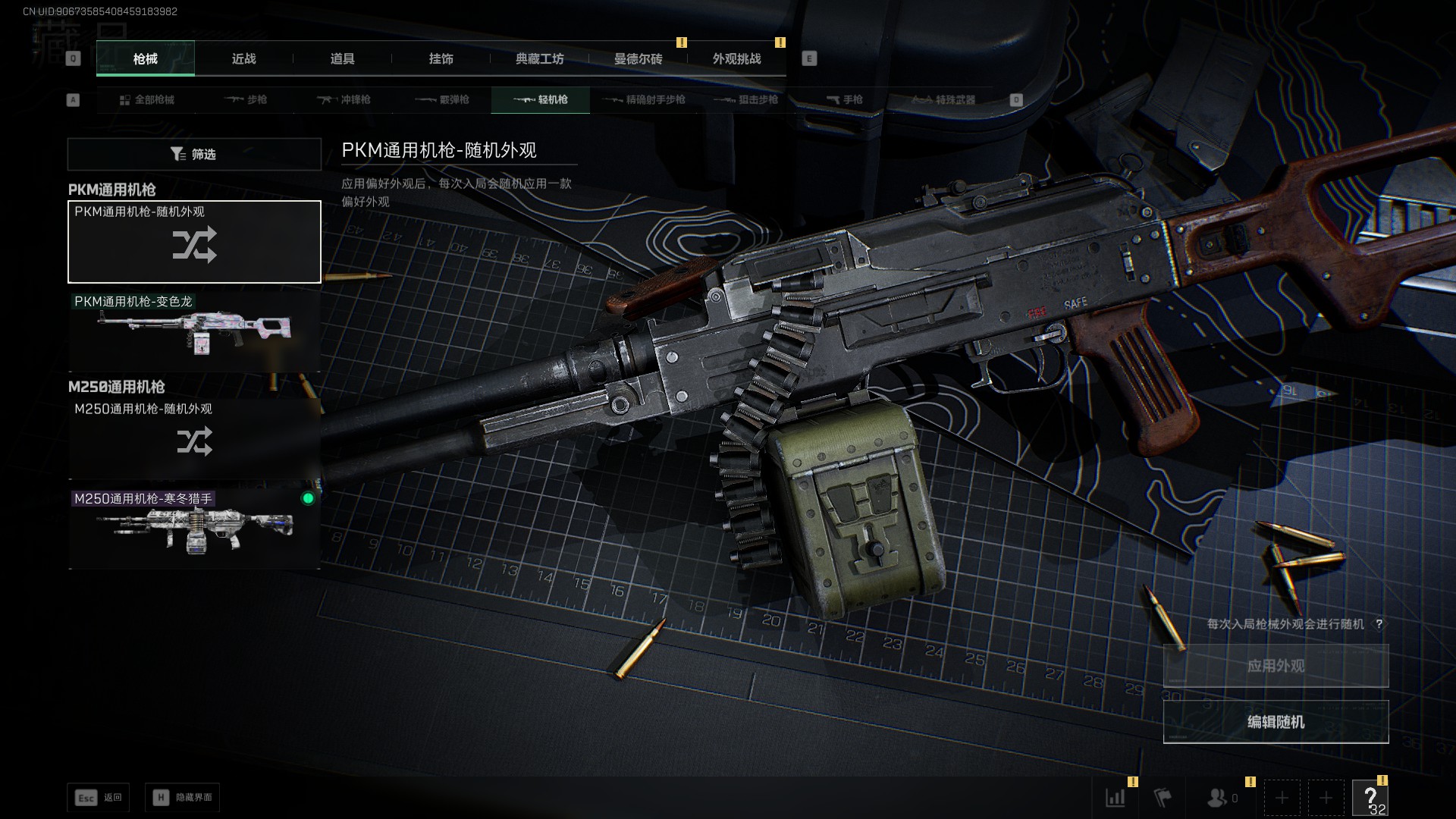
Task: Open the 曼德尔砖 tab
Action: (638, 59)
